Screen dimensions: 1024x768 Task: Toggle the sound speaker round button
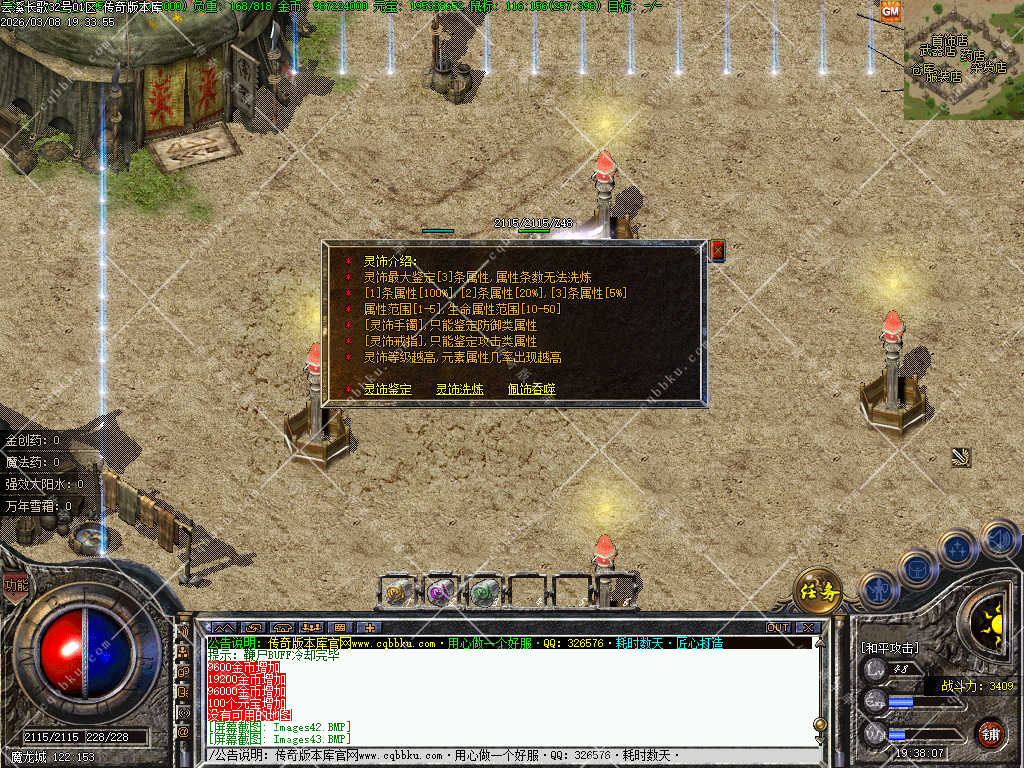point(999,539)
